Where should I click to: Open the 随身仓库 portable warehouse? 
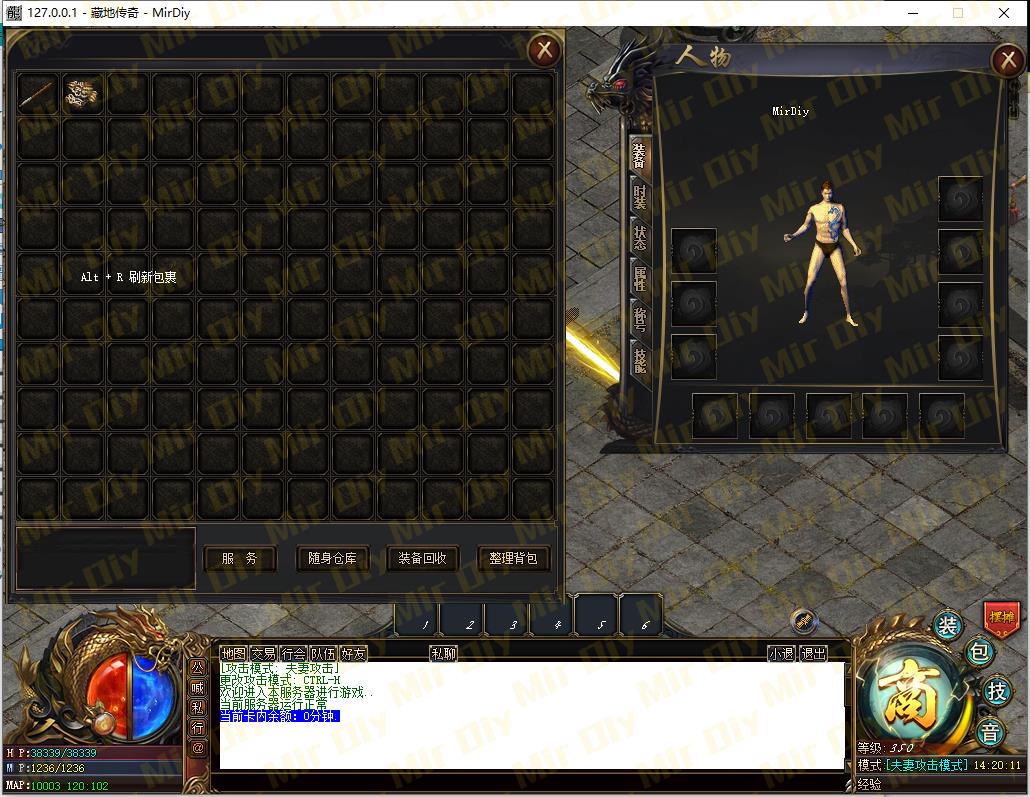332,558
